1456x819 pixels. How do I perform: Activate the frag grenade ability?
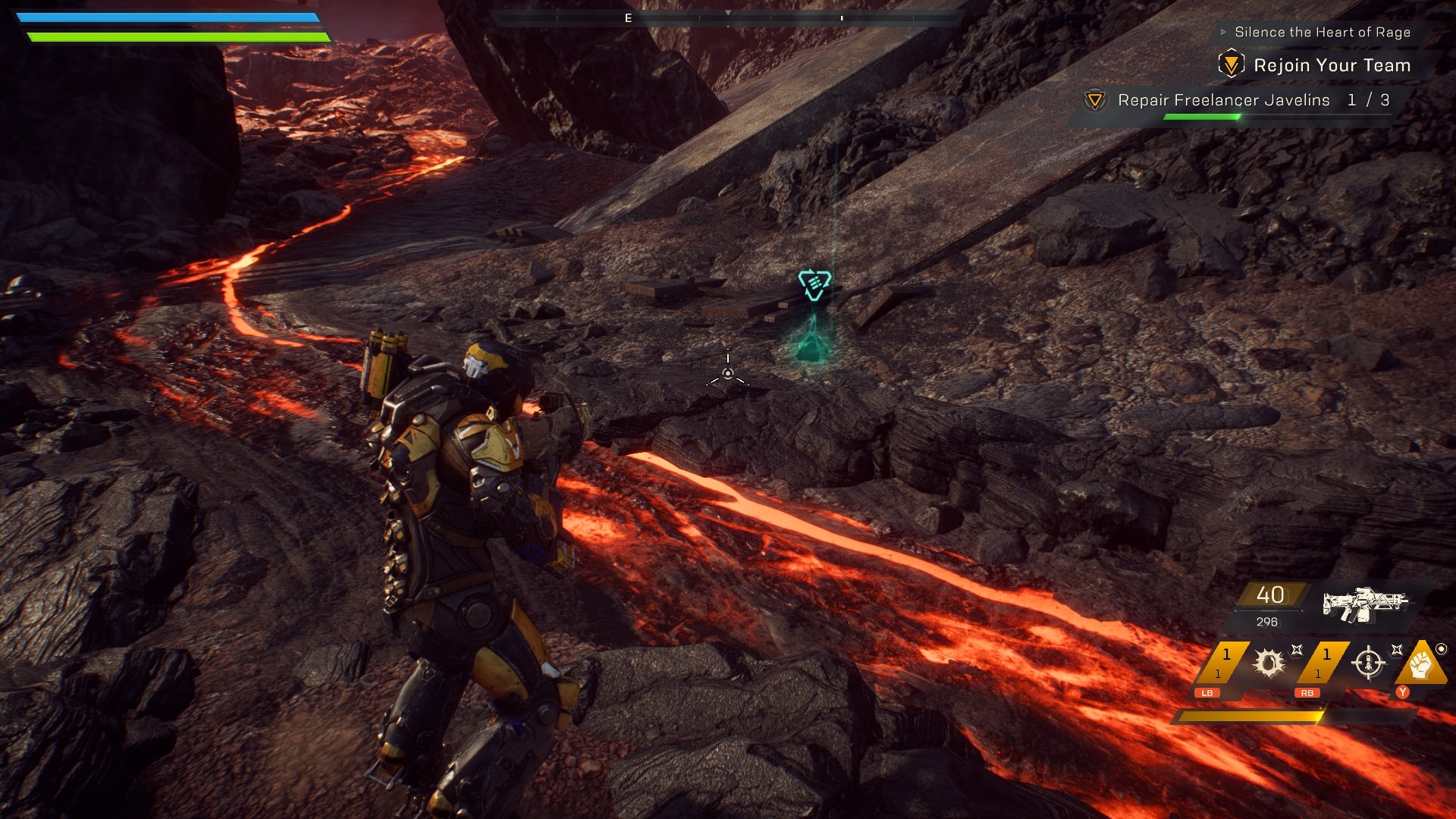pos(1269,663)
